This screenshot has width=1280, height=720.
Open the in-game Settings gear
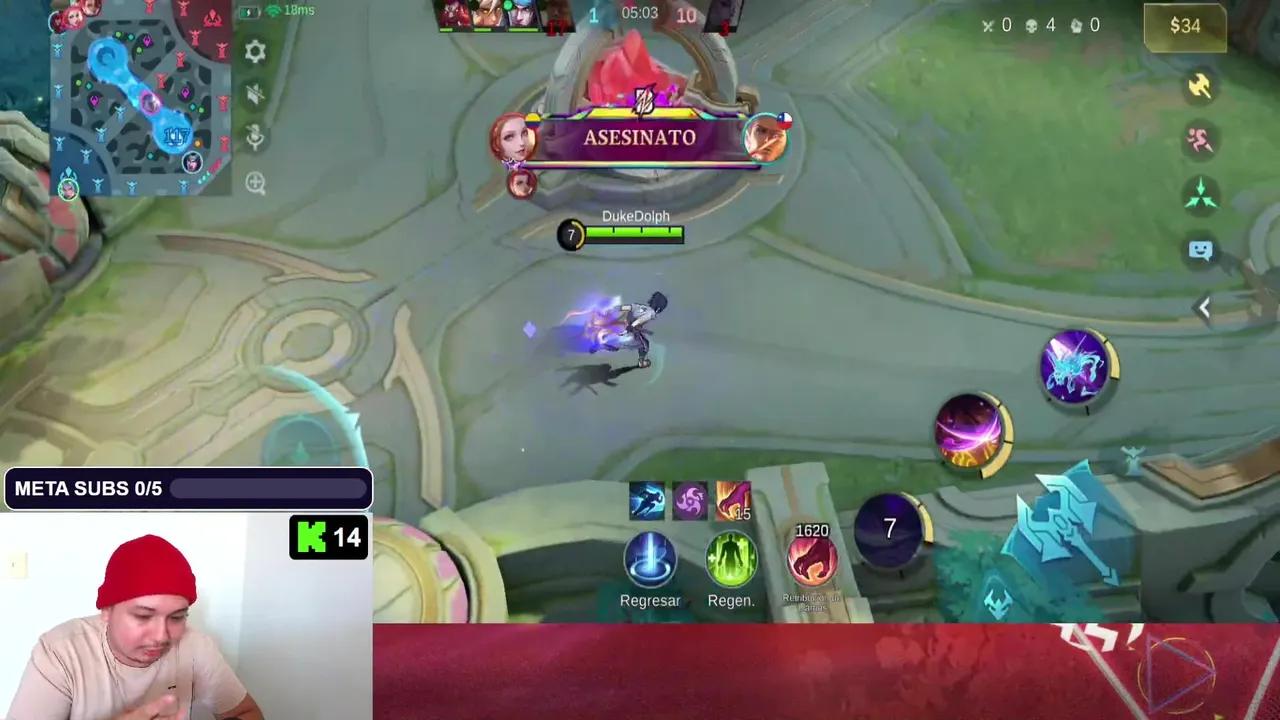[x=256, y=52]
